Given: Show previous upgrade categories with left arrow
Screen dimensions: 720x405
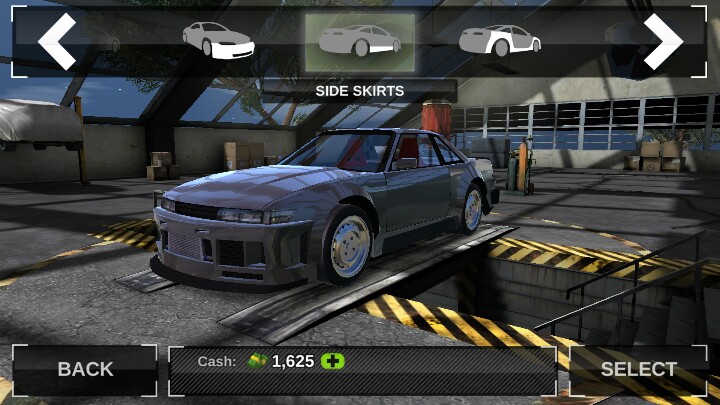Looking at the screenshot, I should click(57, 42).
